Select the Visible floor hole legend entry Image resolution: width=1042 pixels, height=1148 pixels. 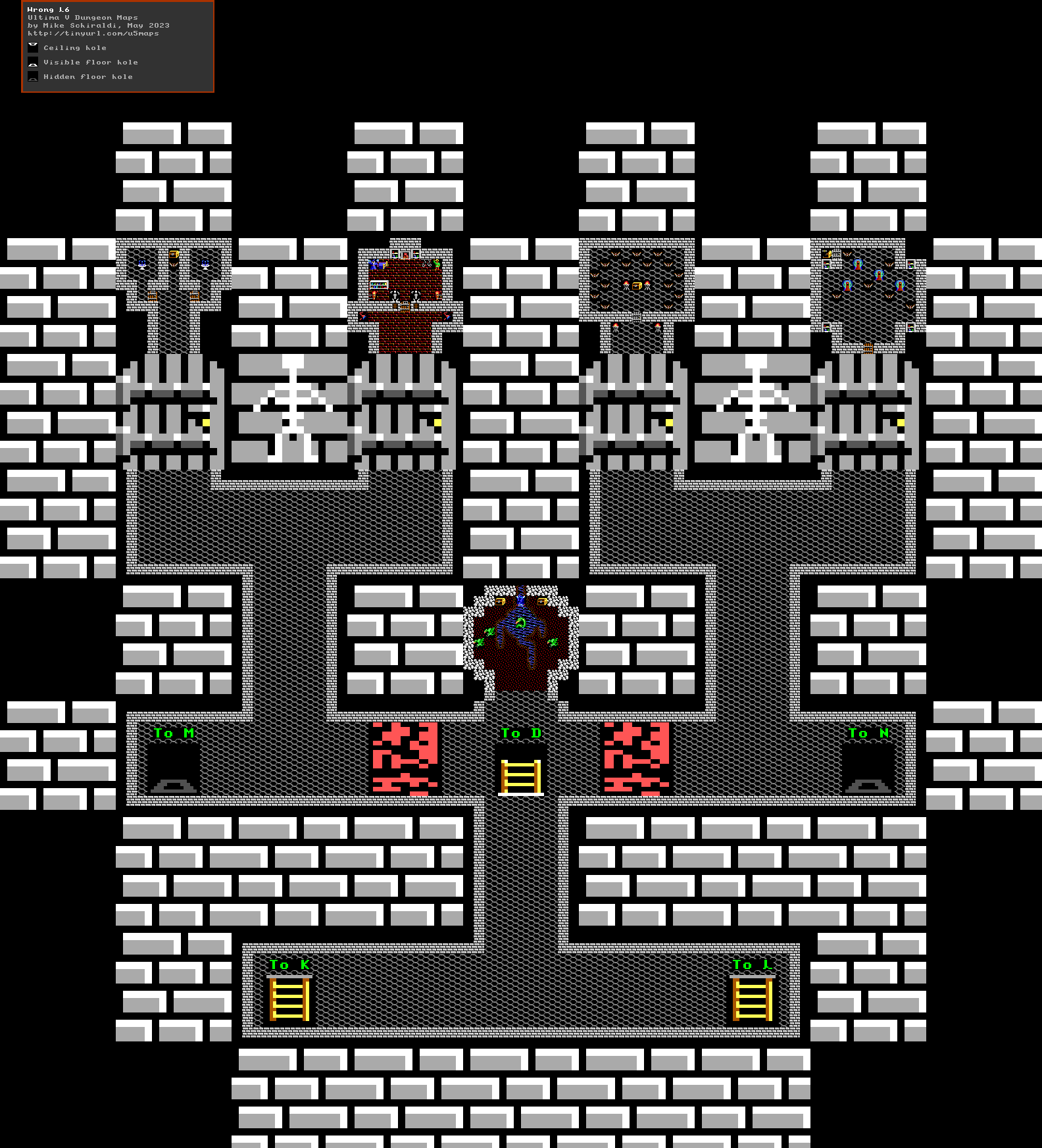point(90,62)
